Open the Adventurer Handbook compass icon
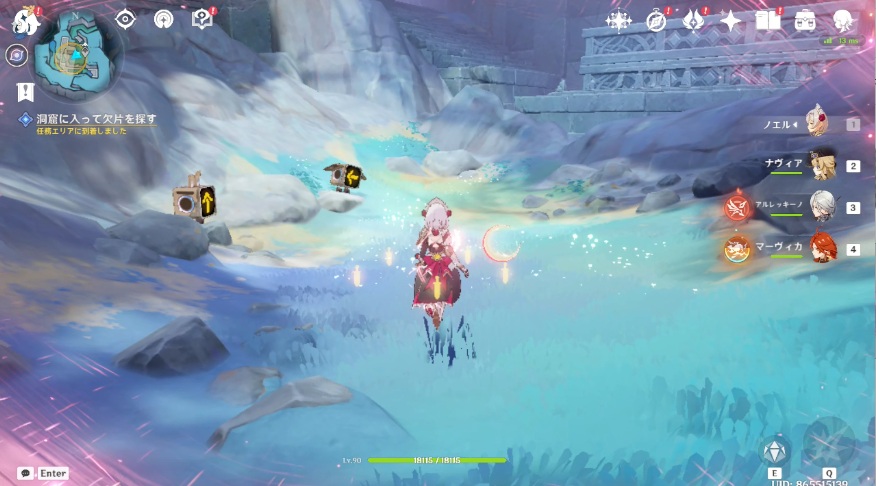876x486 pixels. click(656, 20)
